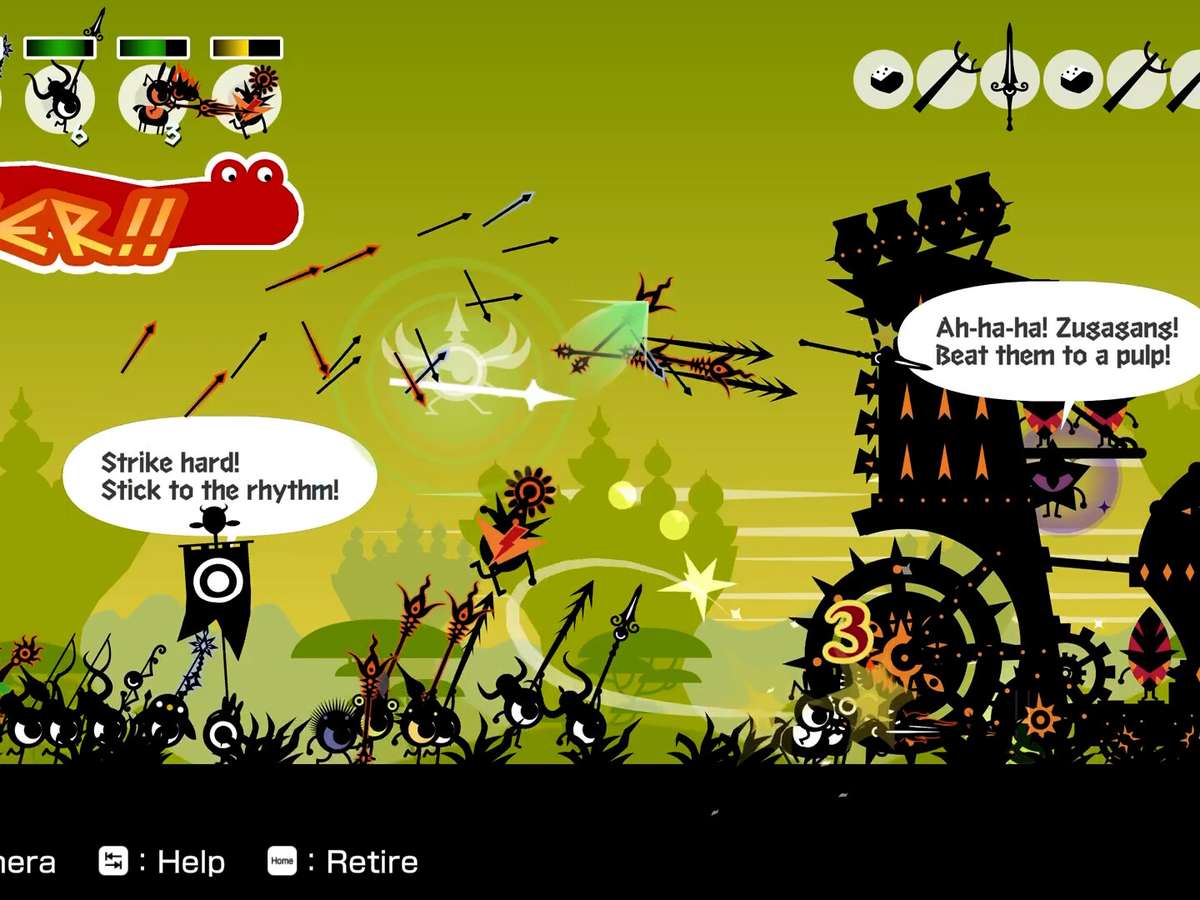The height and width of the screenshot is (900, 1200).
Task: Pick the sunflower-helmet hero squad icon
Action: click(x=247, y=100)
